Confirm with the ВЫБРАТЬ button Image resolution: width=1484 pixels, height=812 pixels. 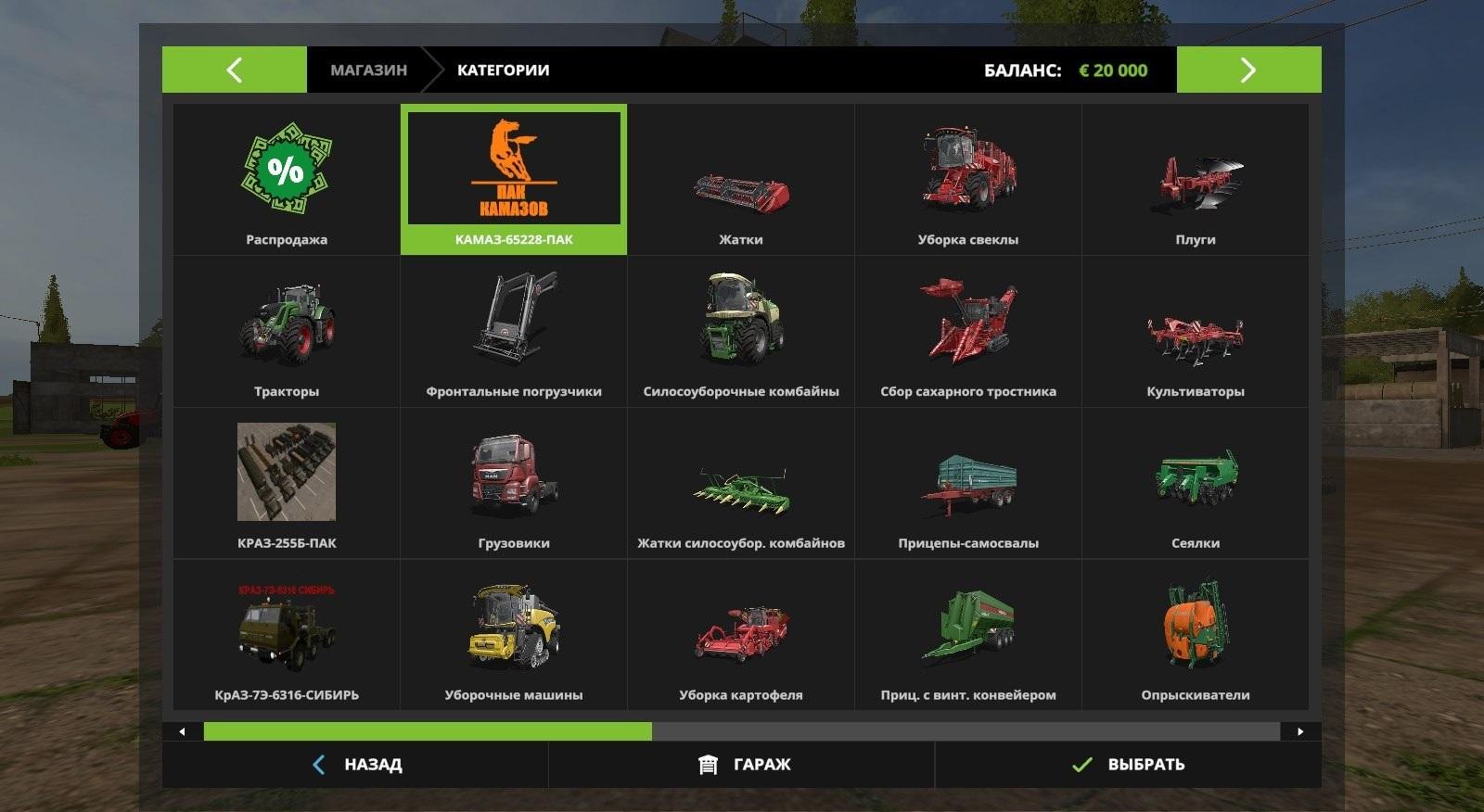point(1128,765)
